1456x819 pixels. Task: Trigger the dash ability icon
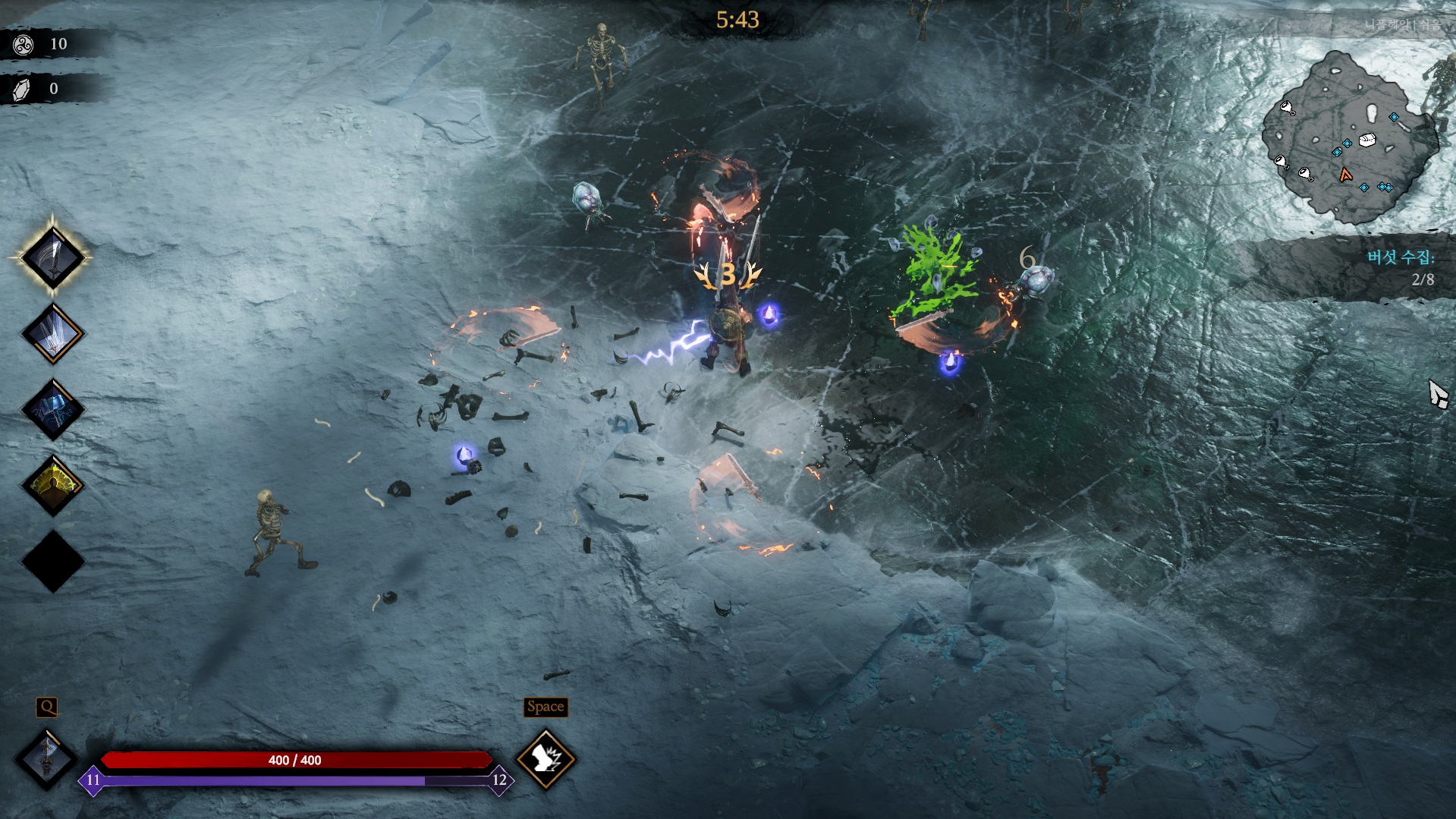point(546,758)
